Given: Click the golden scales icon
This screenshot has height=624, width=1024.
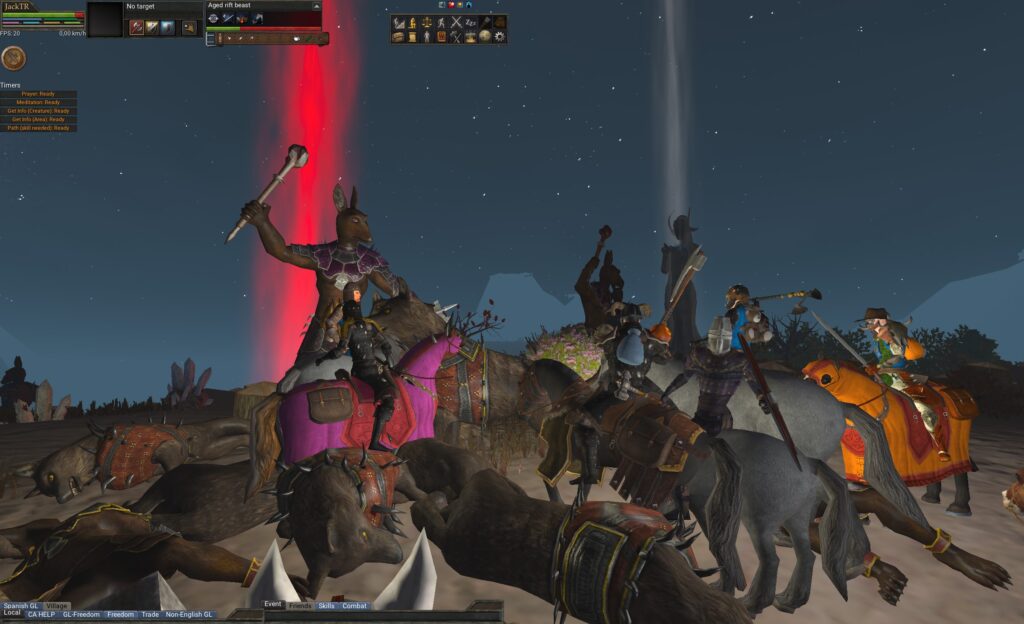Looking at the screenshot, I should pyautogui.click(x=427, y=22).
